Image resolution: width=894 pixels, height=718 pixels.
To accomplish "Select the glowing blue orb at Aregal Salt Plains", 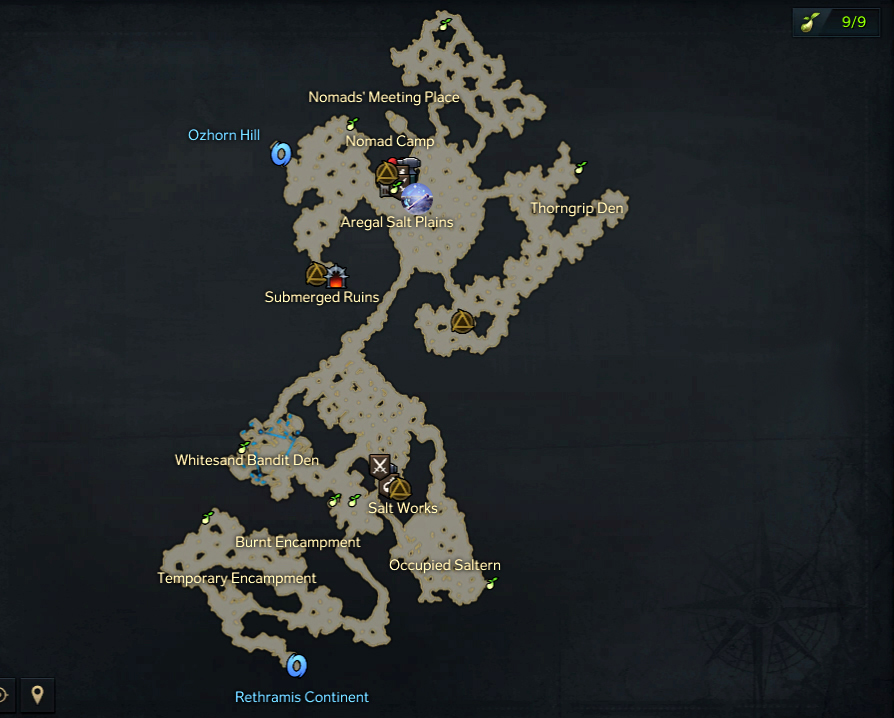I will tap(416, 196).
